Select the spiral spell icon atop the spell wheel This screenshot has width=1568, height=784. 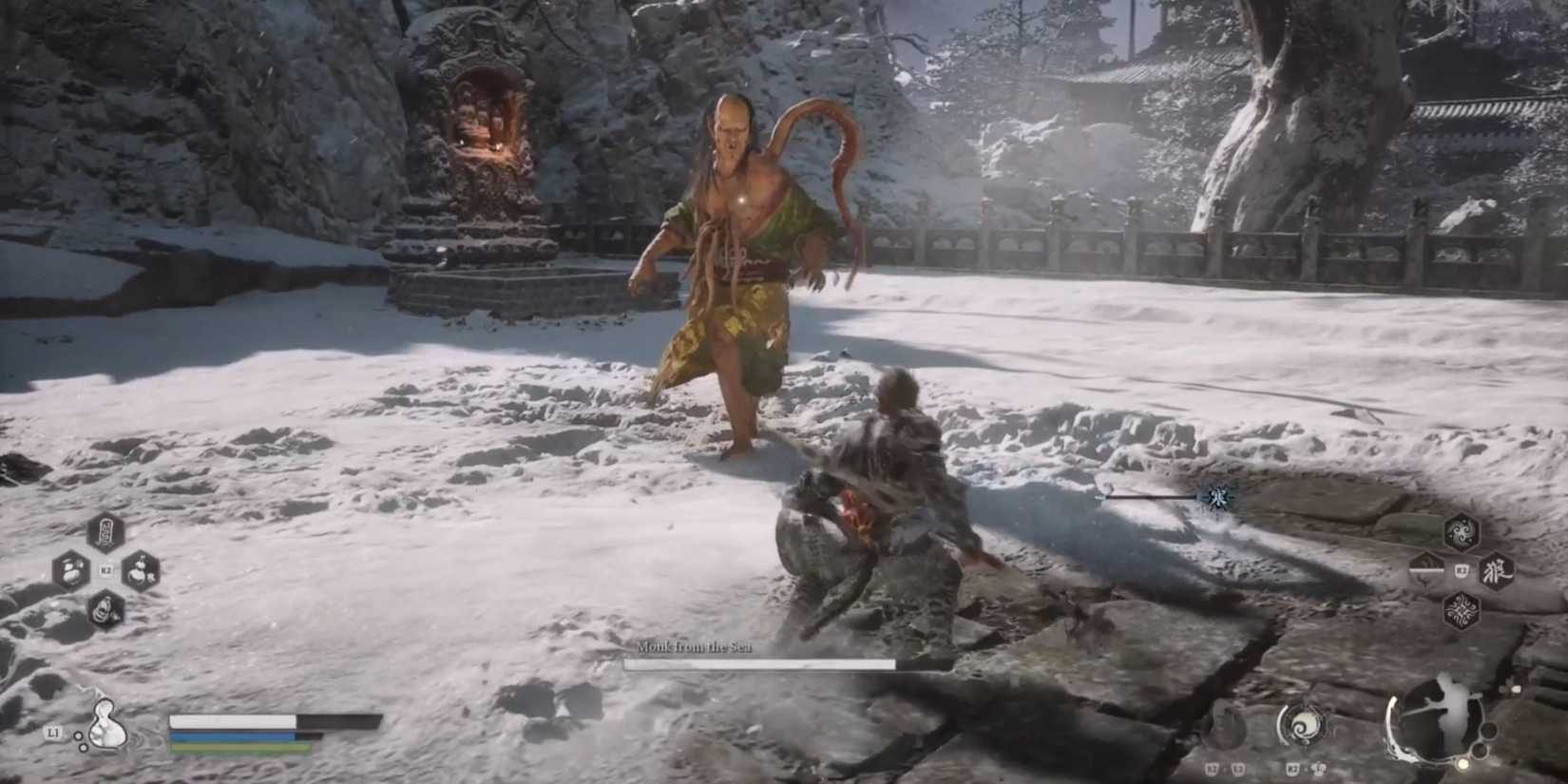click(1463, 530)
